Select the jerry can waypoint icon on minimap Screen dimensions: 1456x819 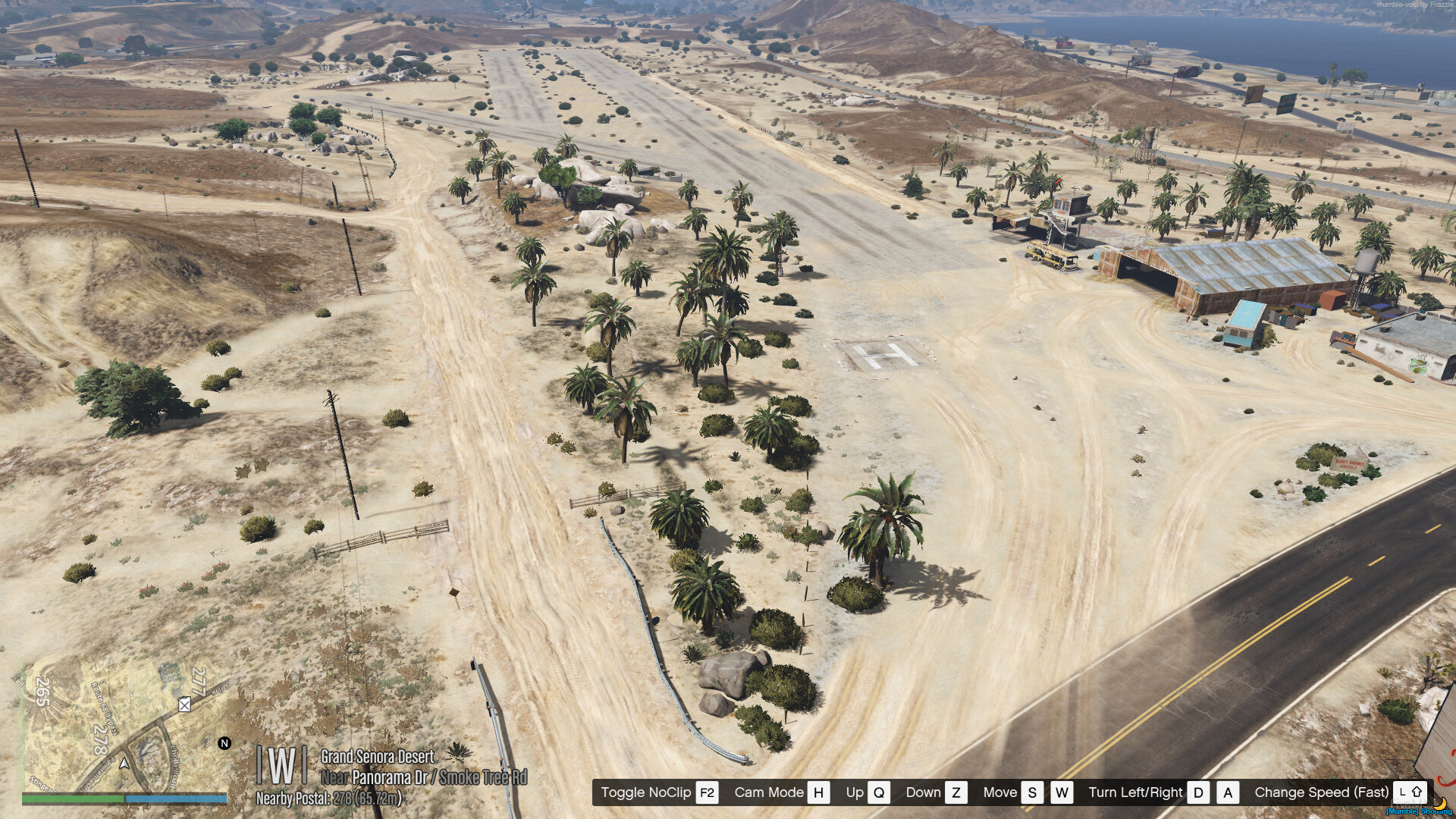click(x=184, y=704)
